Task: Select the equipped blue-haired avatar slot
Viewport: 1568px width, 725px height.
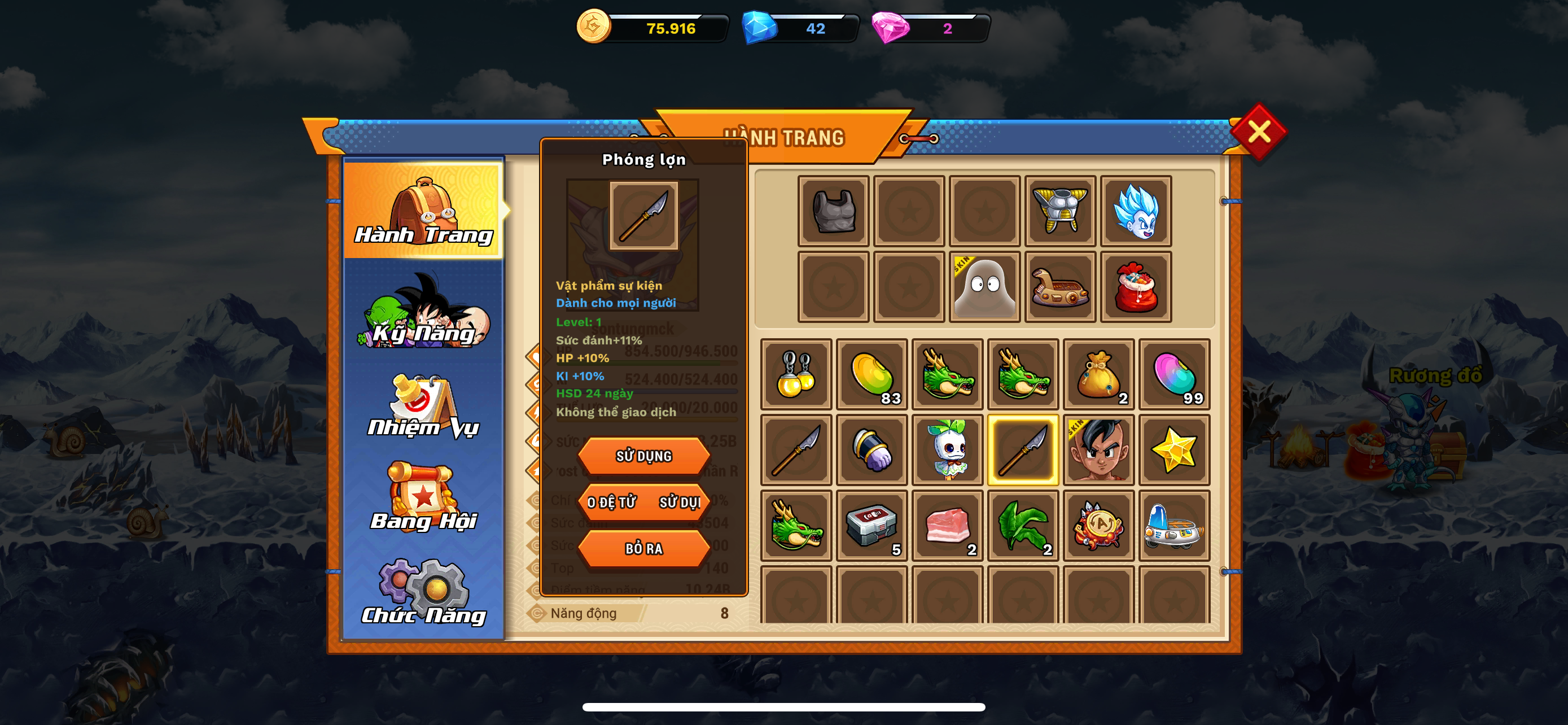Action: 1136,211
